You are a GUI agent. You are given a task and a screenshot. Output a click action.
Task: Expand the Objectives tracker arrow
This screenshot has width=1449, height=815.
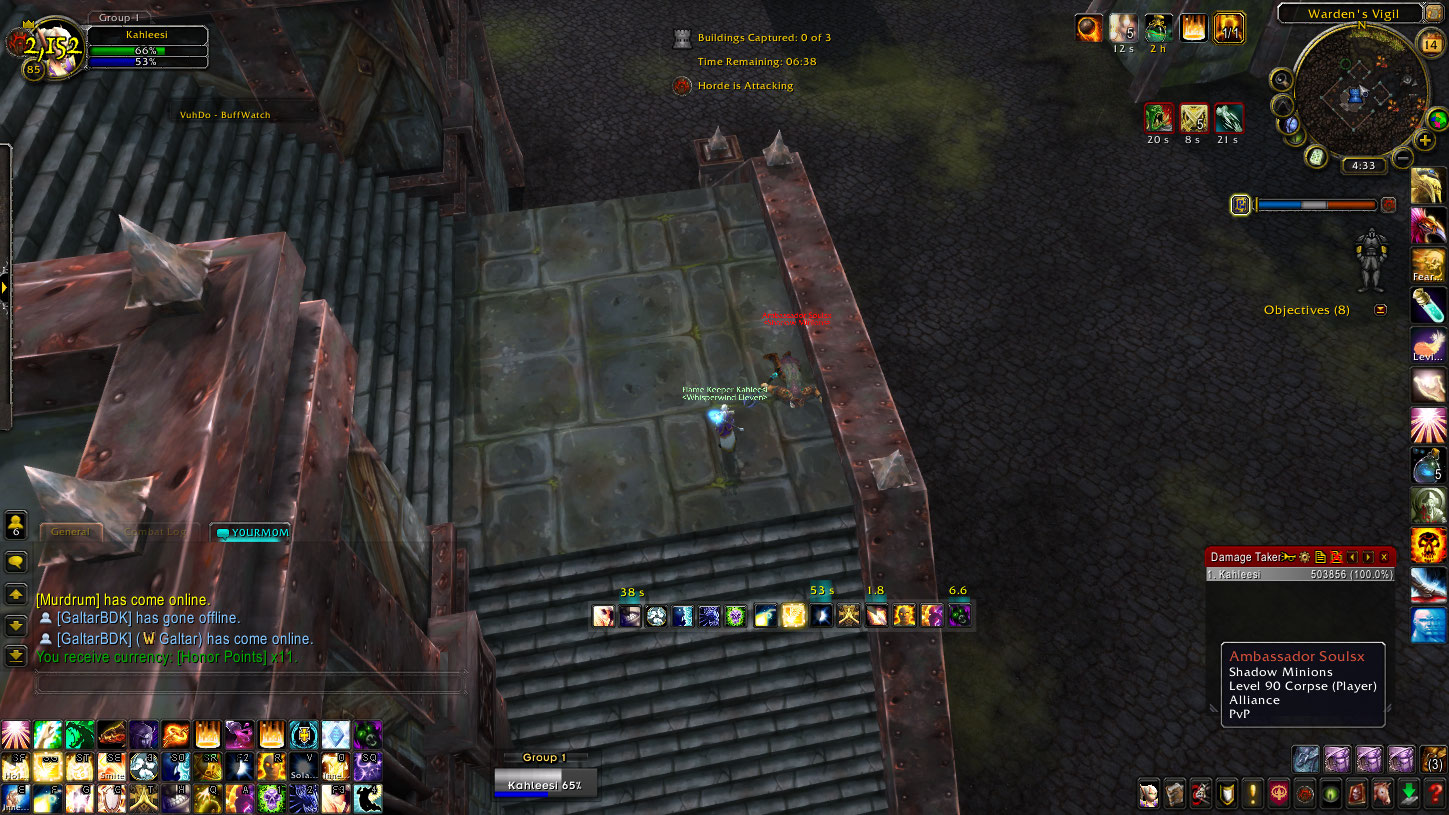(x=1381, y=310)
